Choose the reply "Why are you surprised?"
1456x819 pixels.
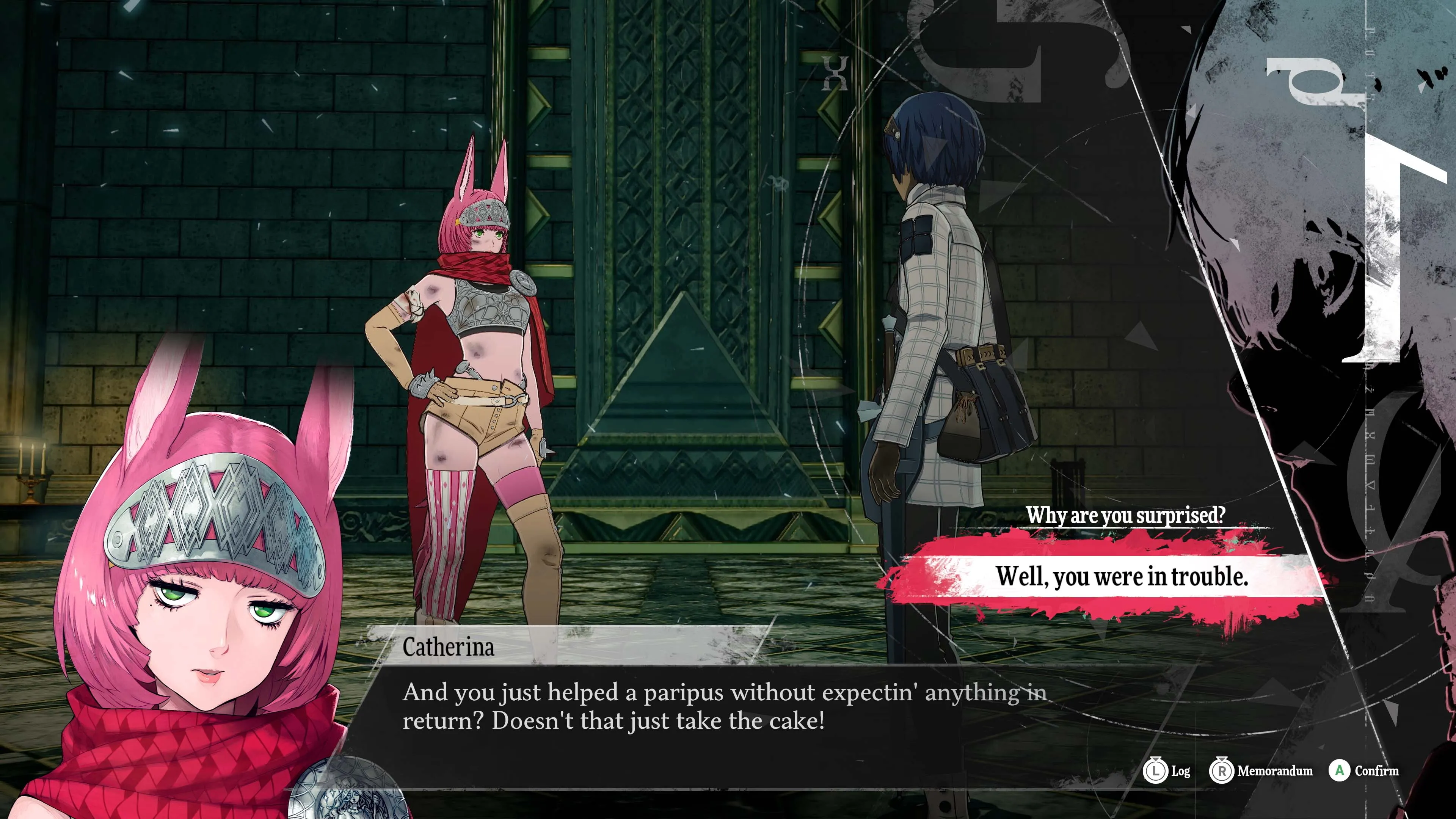(x=1125, y=515)
